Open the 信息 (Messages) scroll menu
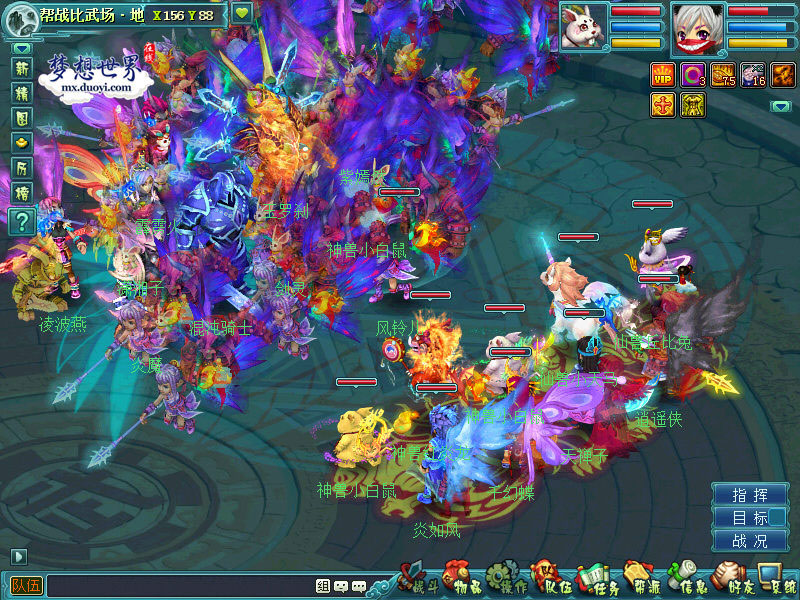 tap(687, 579)
